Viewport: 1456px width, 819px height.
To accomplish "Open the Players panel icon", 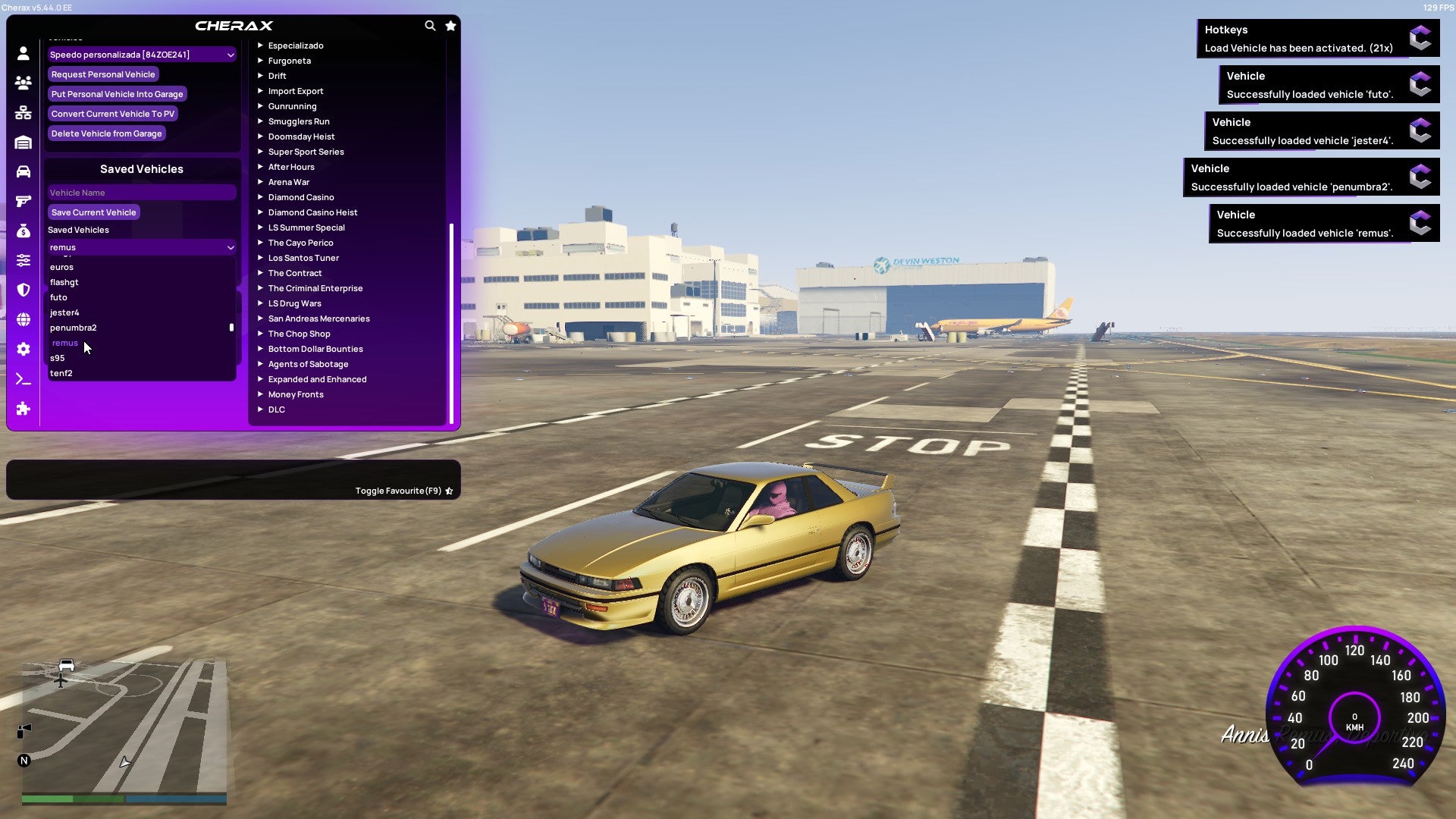I will 23,82.
